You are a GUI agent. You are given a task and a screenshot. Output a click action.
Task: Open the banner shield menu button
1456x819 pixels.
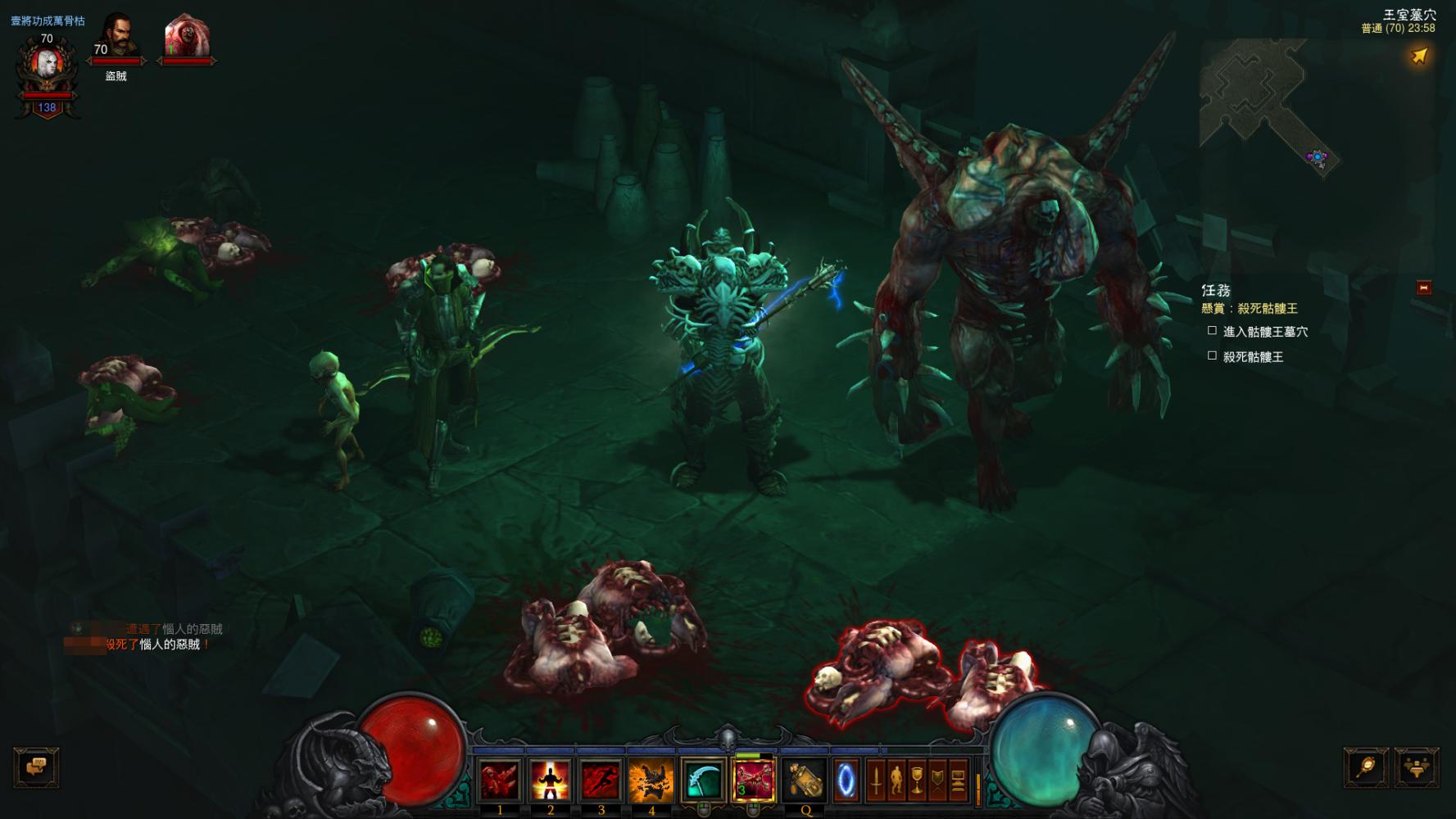(x=937, y=781)
